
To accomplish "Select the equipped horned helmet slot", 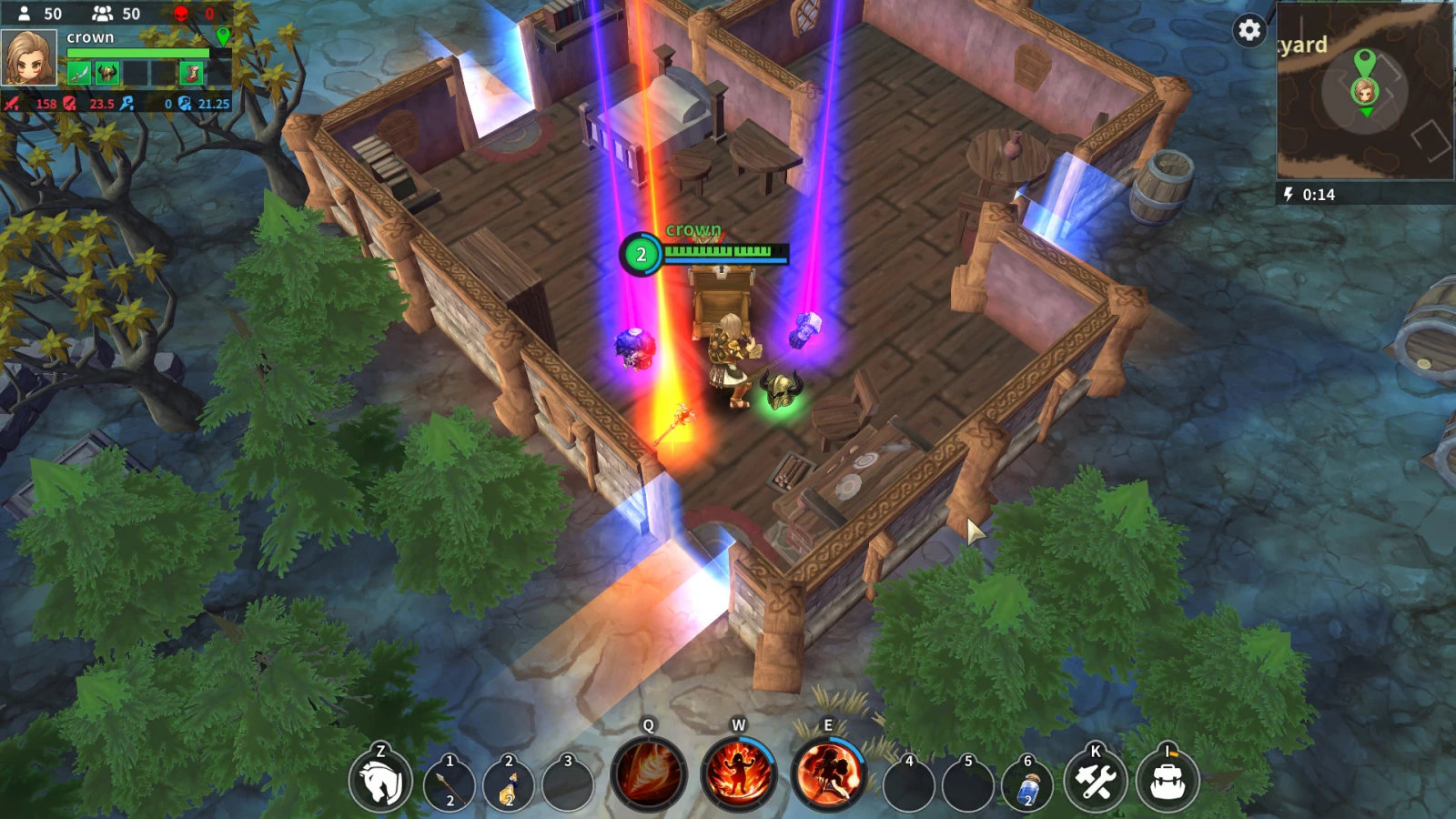I will point(107,73).
